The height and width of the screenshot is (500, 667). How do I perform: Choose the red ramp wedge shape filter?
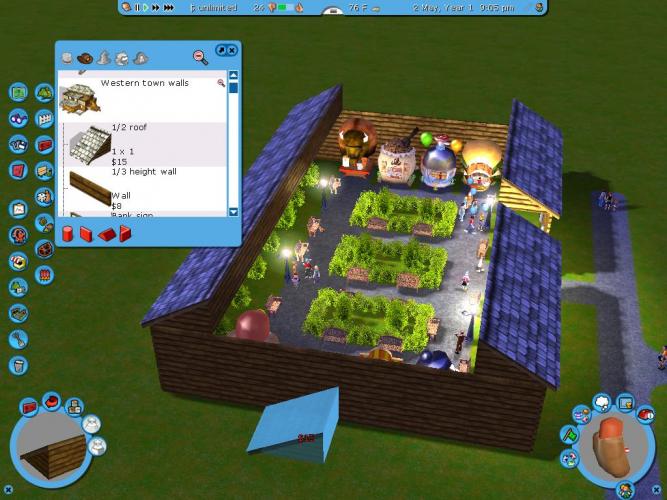coord(106,234)
